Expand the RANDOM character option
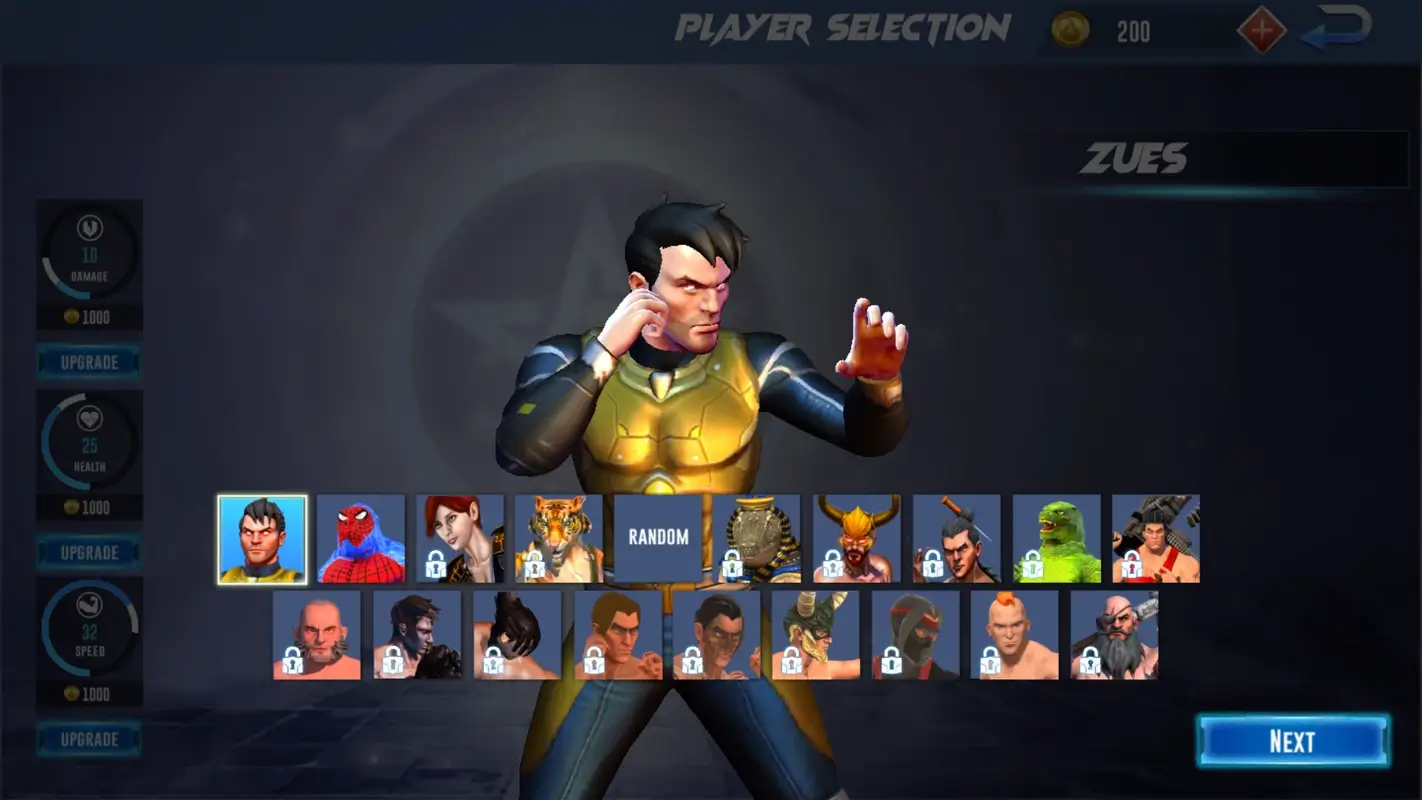This screenshot has height=800, width=1422. pos(657,538)
